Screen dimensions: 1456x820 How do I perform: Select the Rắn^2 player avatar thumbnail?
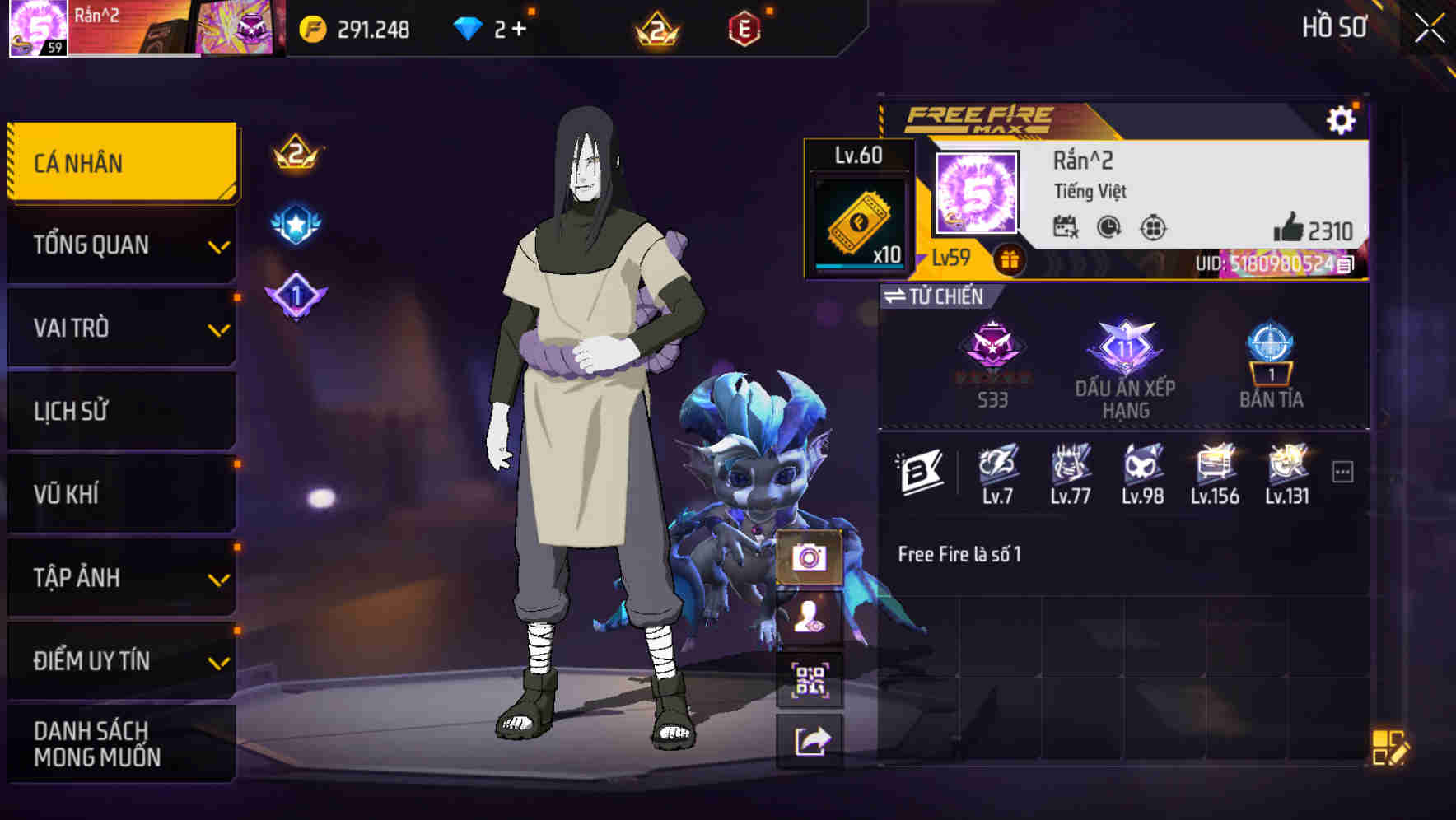pos(974,195)
